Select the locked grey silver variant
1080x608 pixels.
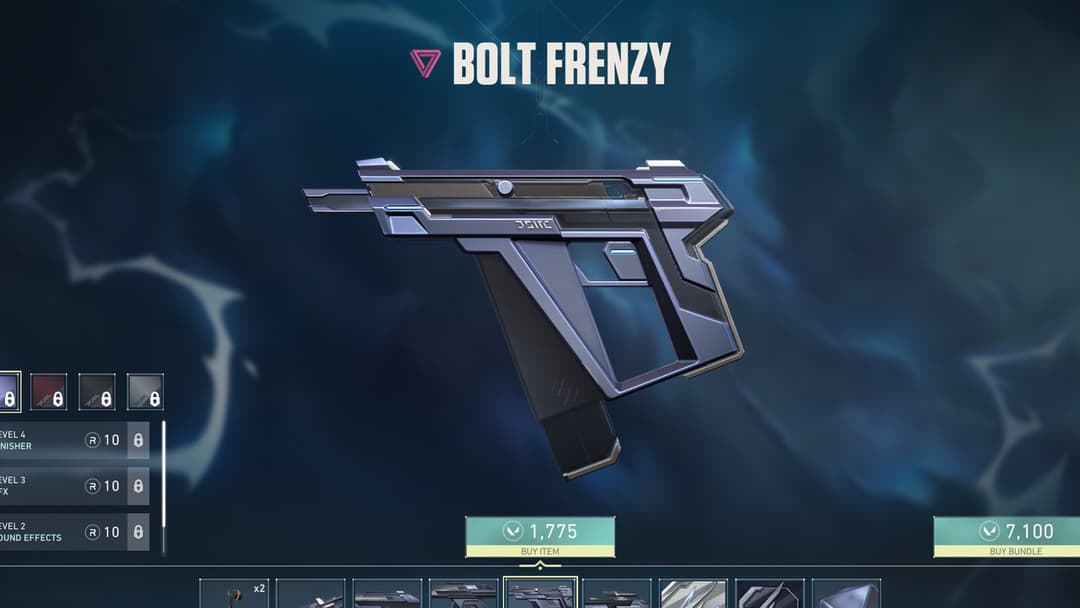(x=145, y=392)
